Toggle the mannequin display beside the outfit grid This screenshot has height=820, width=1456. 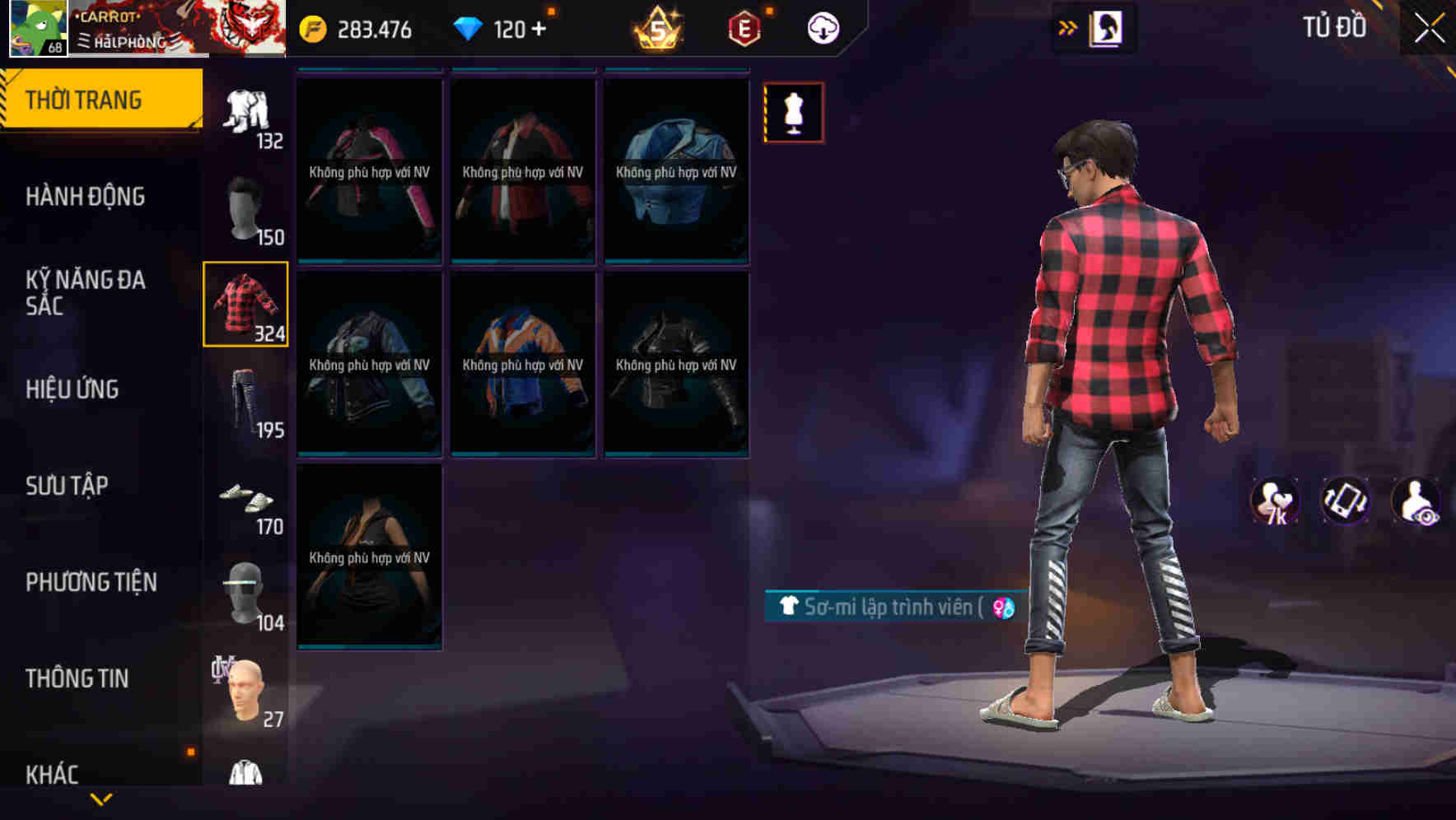pos(793,112)
